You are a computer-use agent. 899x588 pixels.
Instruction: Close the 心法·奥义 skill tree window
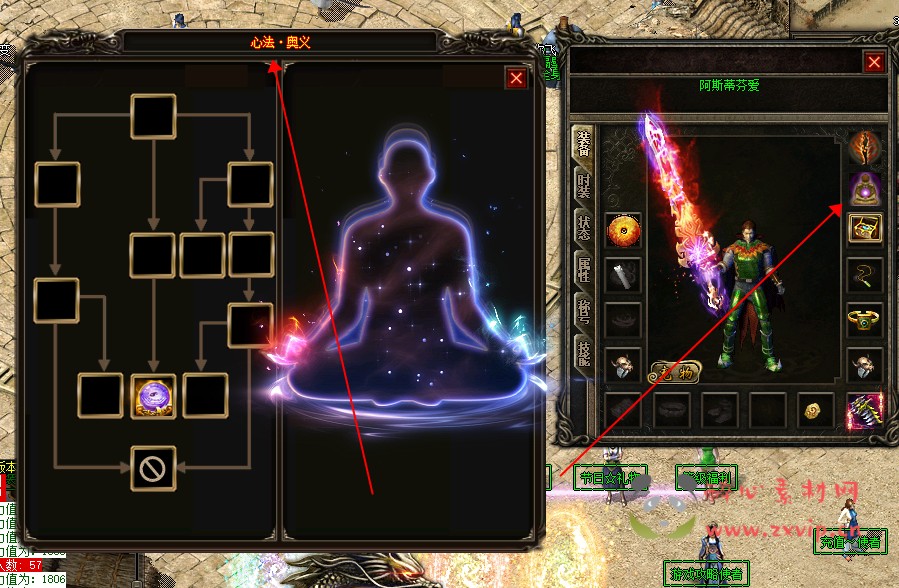[x=516, y=78]
